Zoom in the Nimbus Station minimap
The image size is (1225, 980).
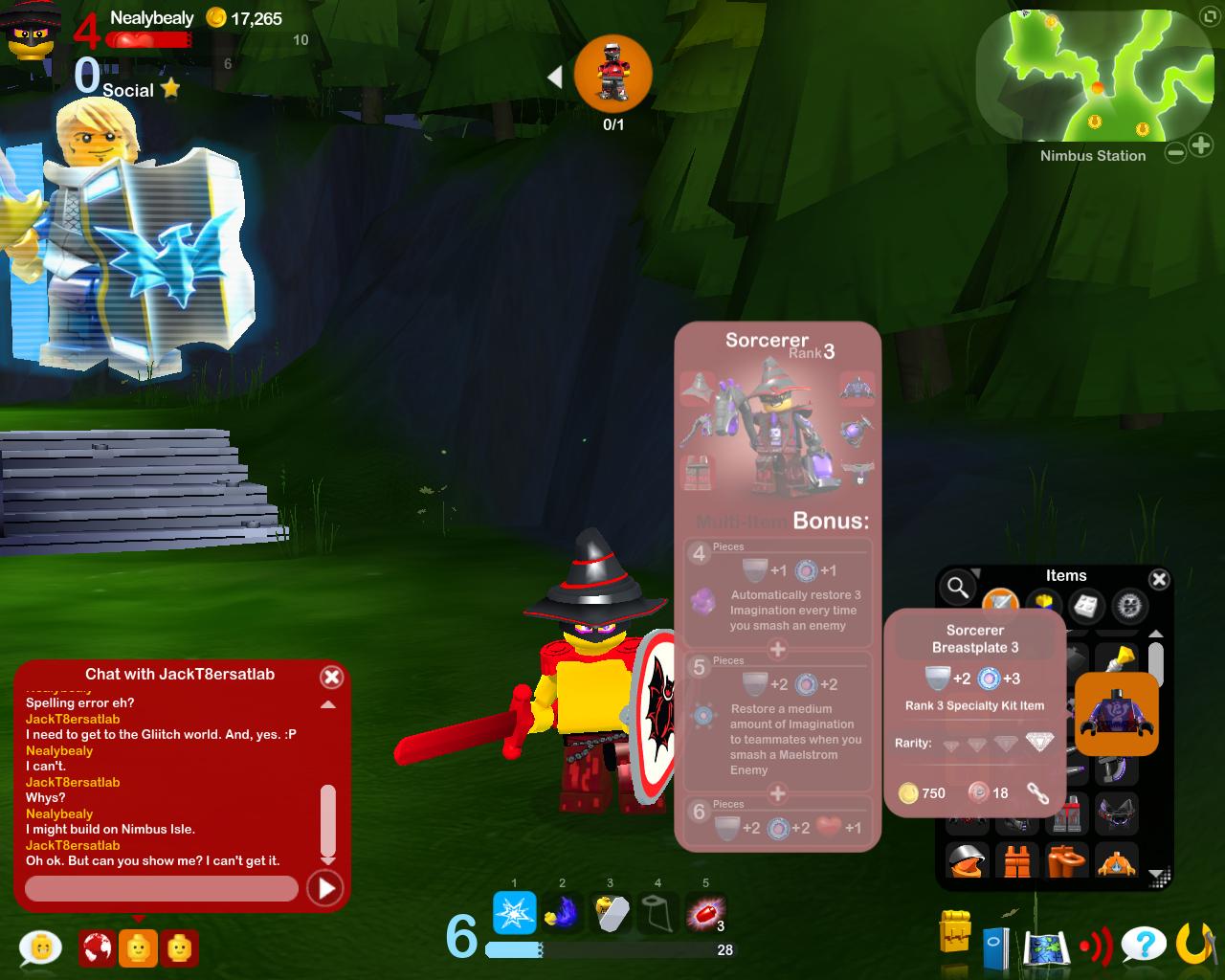tap(1201, 145)
